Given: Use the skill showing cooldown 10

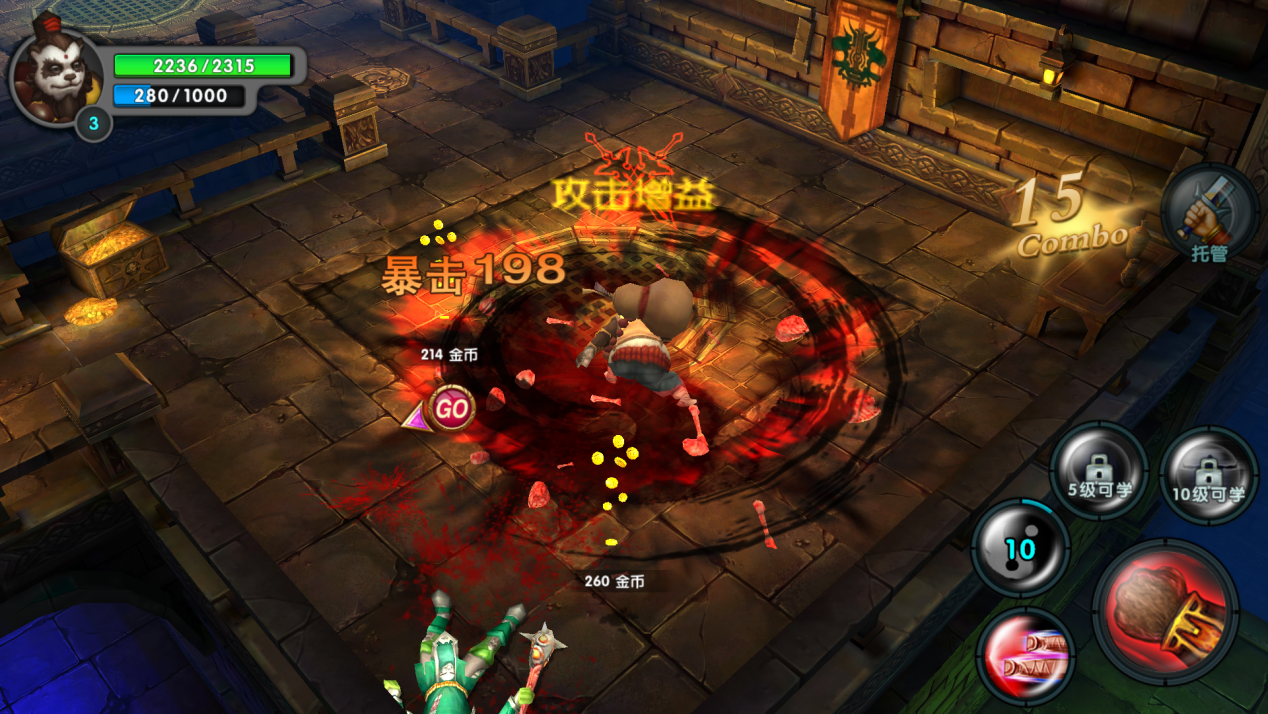Looking at the screenshot, I should click(x=1020, y=548).
